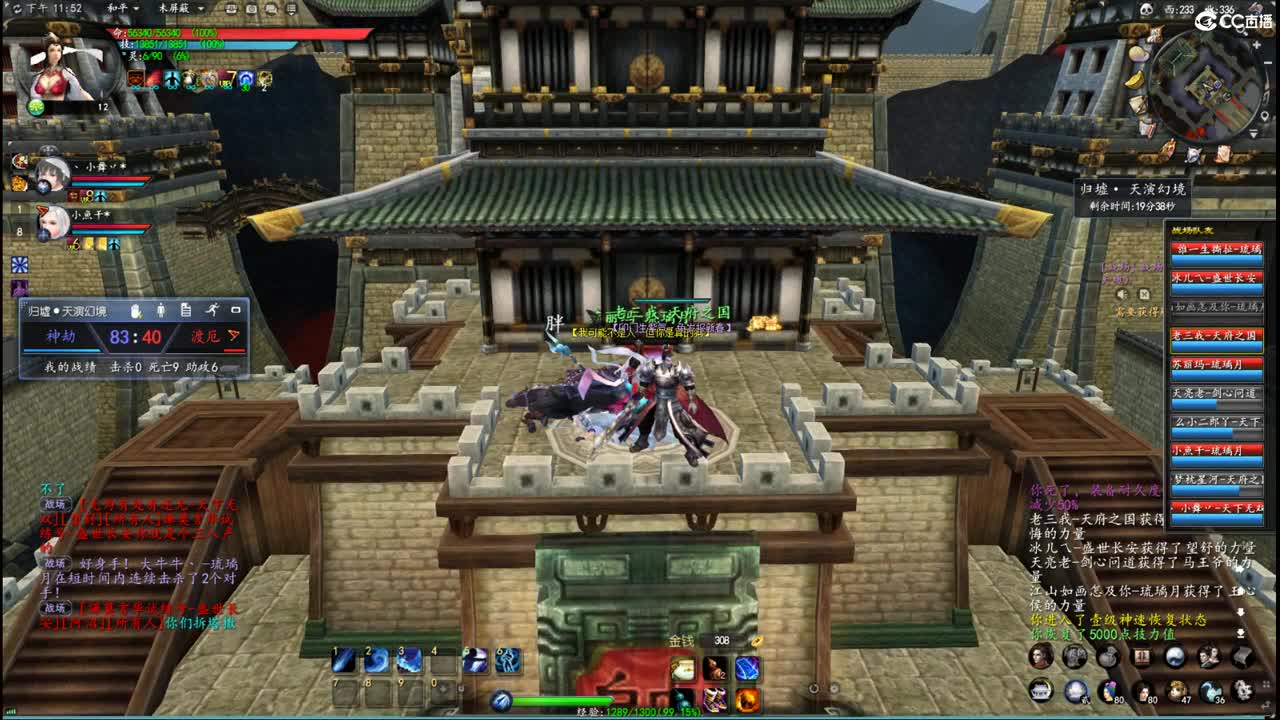Toggle the small grid expander beside bottom-right menus
The height and width of the screenshot is (720, 1280).
pos(1266,685)
